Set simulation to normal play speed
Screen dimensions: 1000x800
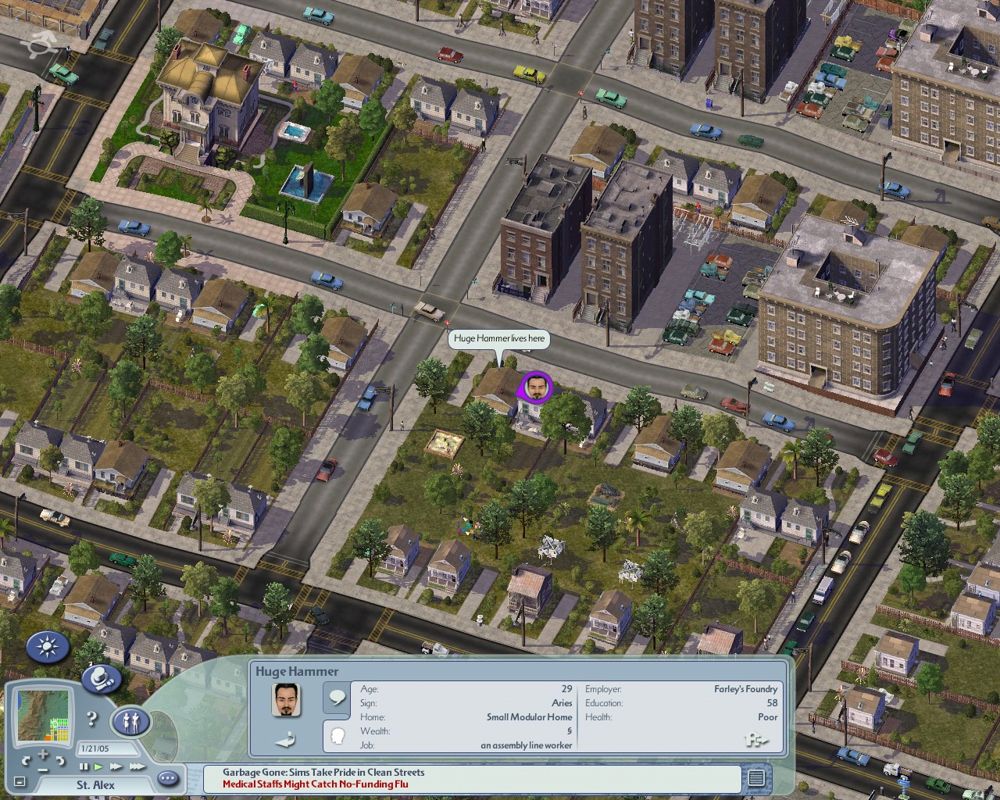coord(99,766)
